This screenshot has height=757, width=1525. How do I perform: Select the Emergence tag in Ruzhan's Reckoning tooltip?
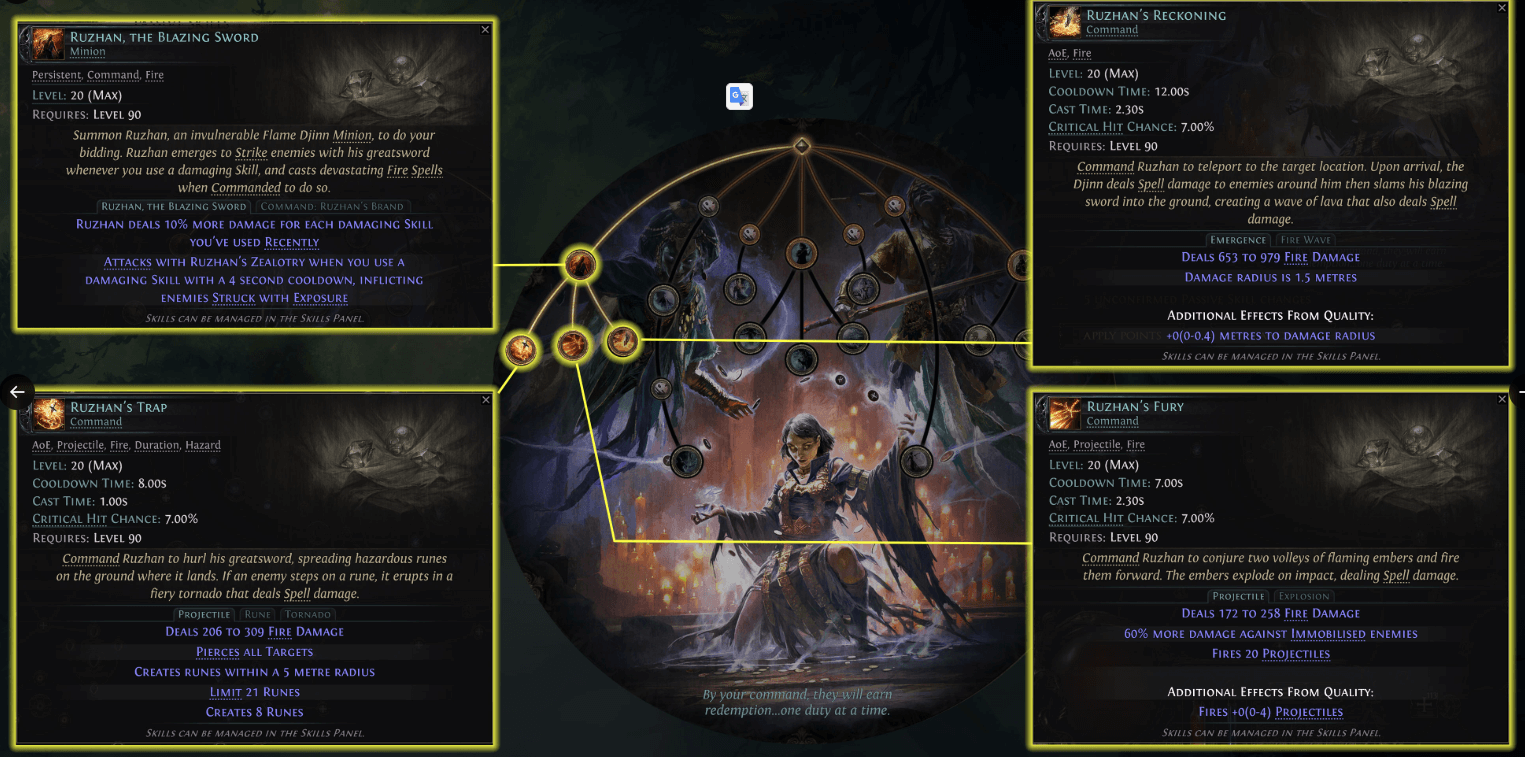point(1239,240)
